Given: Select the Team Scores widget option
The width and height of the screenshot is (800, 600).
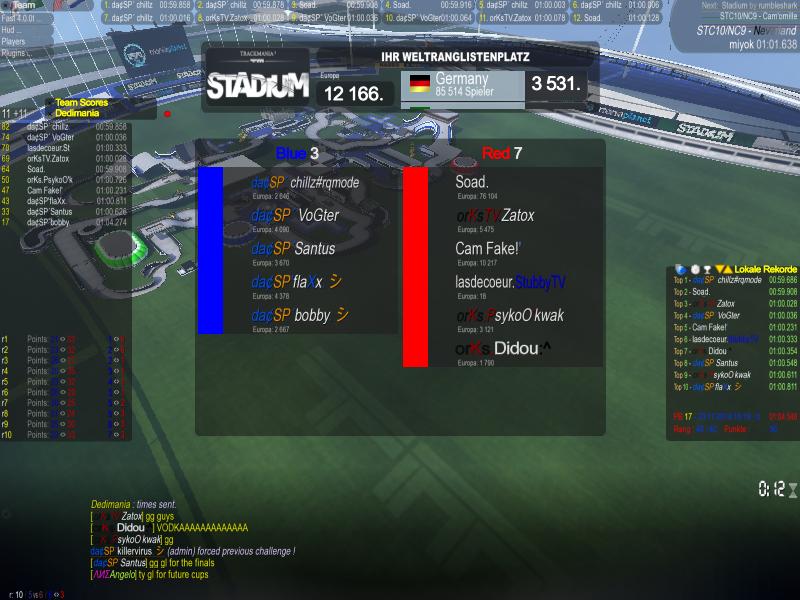Looking at the screenshot, I should (81, 102).
